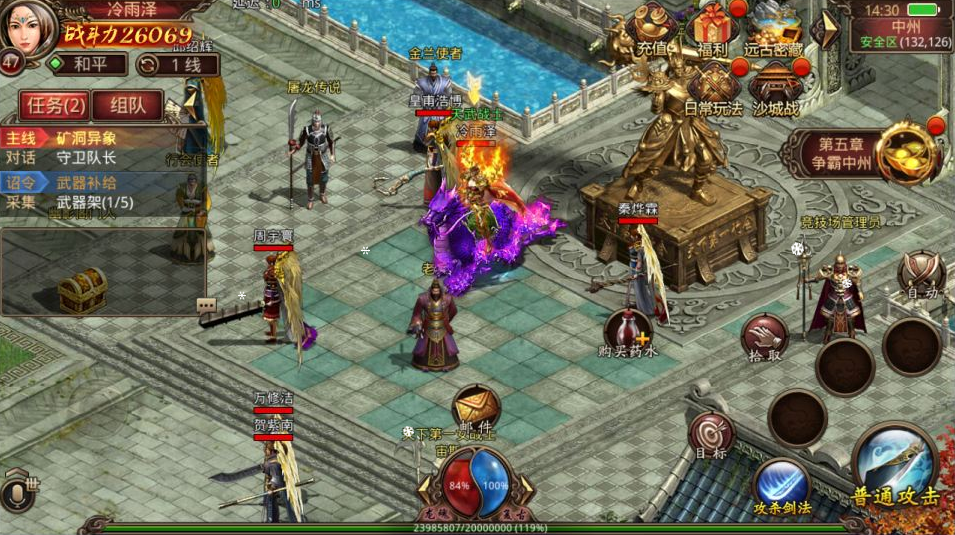Switch to the 任务(2) quest tab
This screenshot has height=535, width=955.
[x=54, y=105]
